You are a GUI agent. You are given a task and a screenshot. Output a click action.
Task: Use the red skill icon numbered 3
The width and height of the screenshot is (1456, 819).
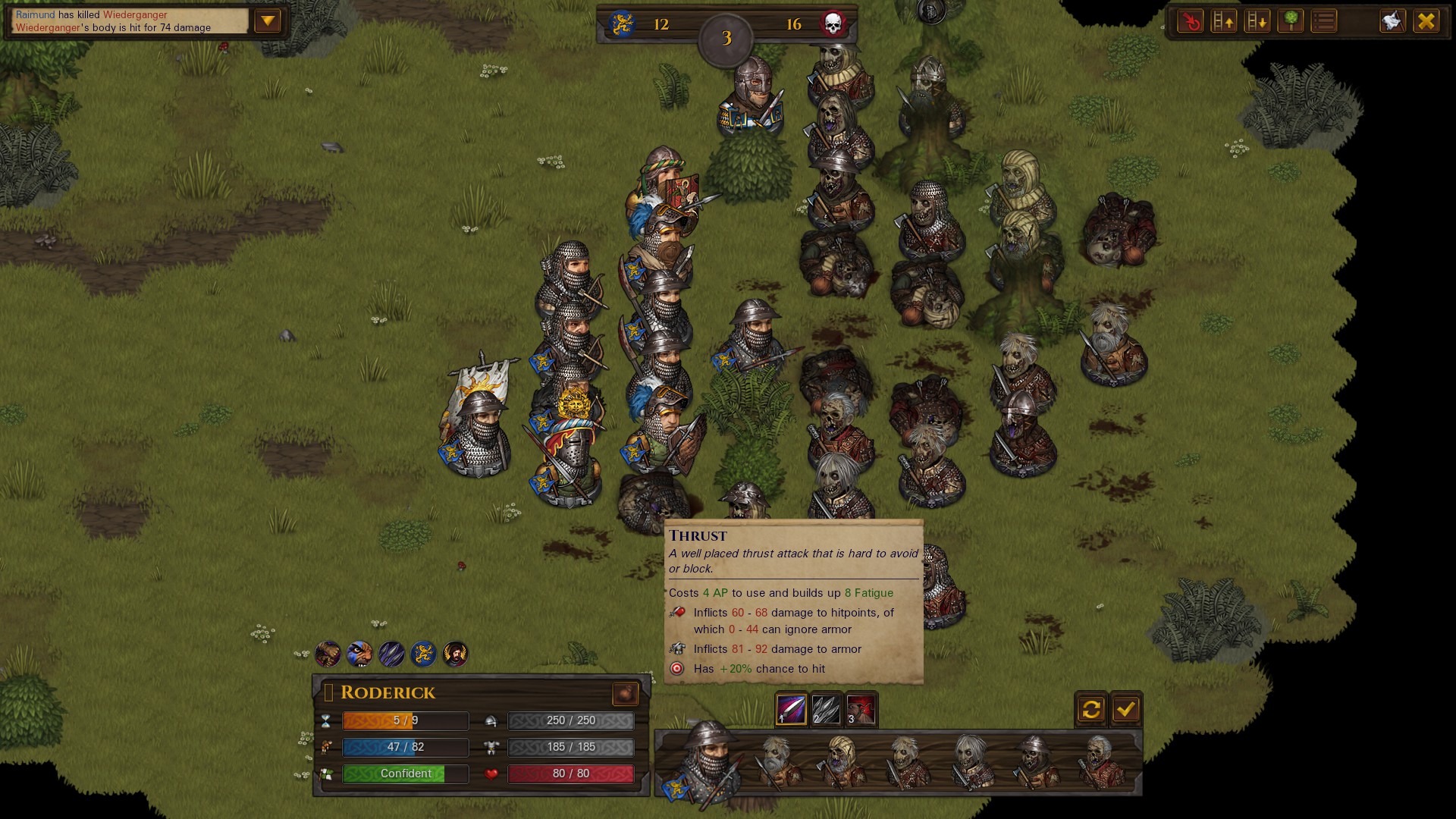pyautogui.click(x=861, y=710)
